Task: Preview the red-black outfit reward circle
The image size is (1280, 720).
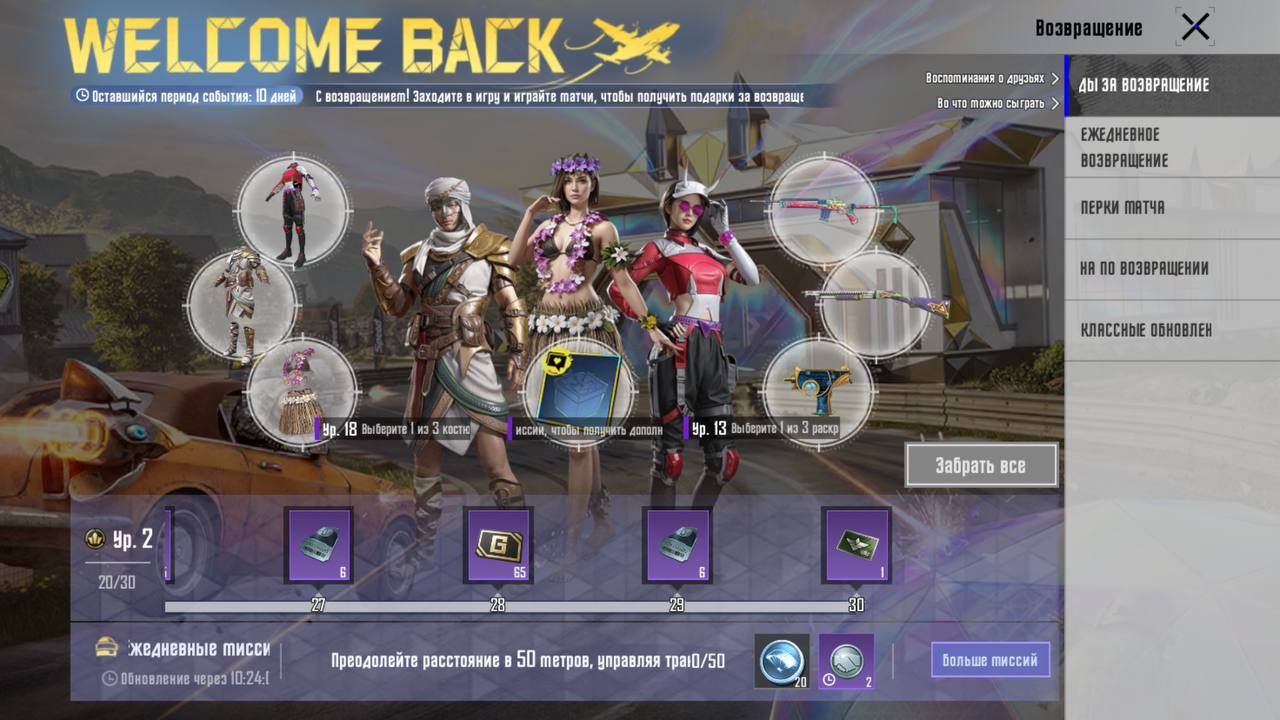Action: [x=293, y=211]
